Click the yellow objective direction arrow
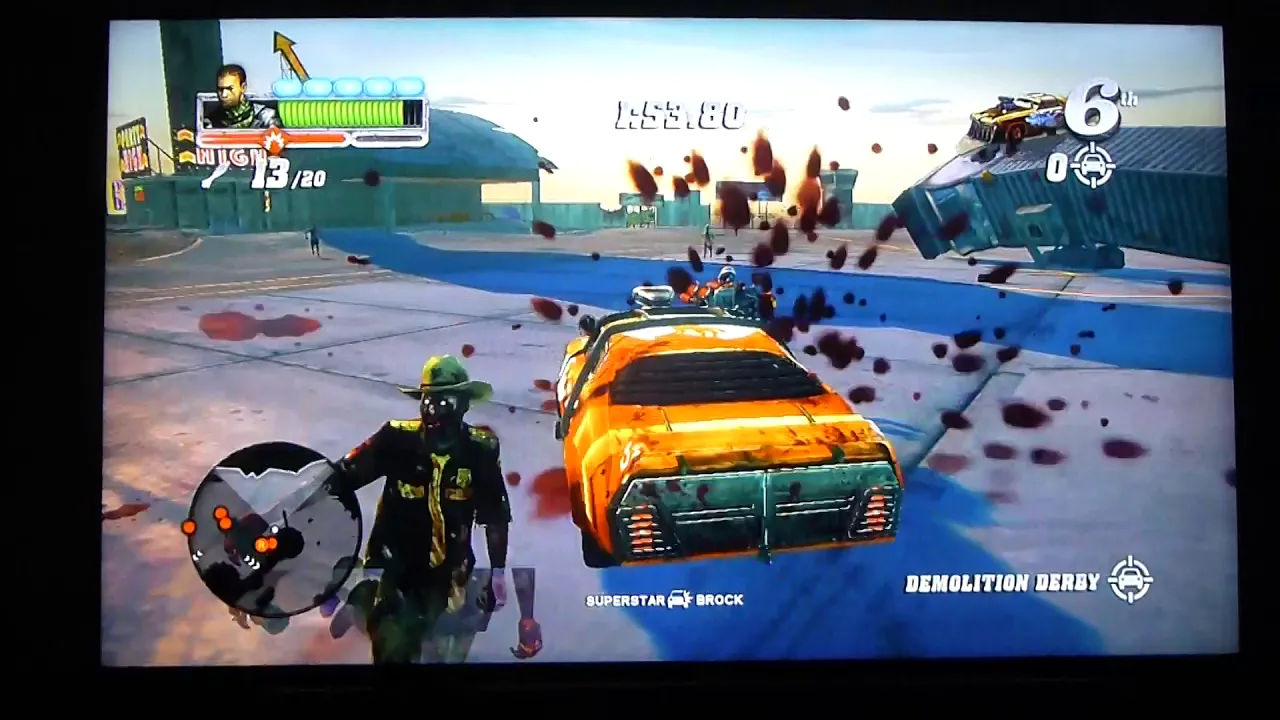The height and width of the screenshot is (720, 1280). coord(290,54)
